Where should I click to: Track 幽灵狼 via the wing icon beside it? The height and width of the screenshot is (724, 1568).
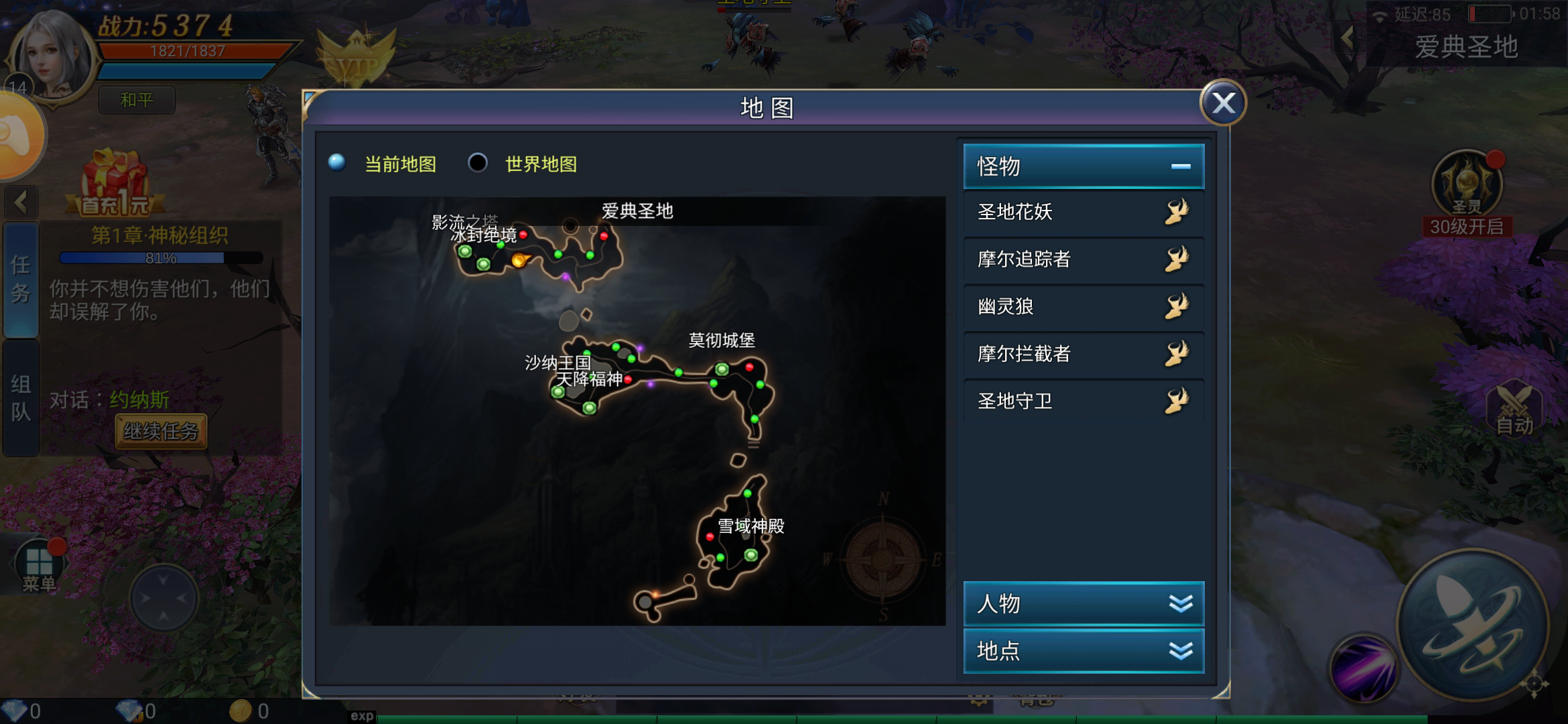pyautogui.click(x=1177, y=306)
